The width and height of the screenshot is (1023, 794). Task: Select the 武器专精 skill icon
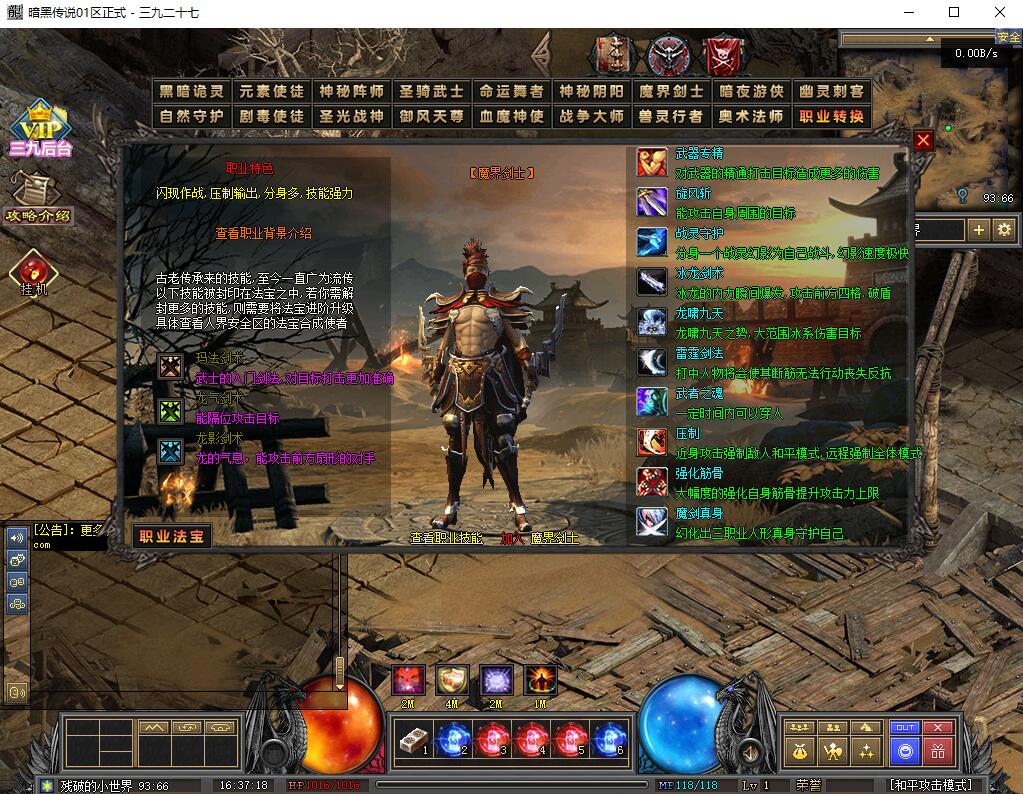pyautogui.click(x=652, y=162)
